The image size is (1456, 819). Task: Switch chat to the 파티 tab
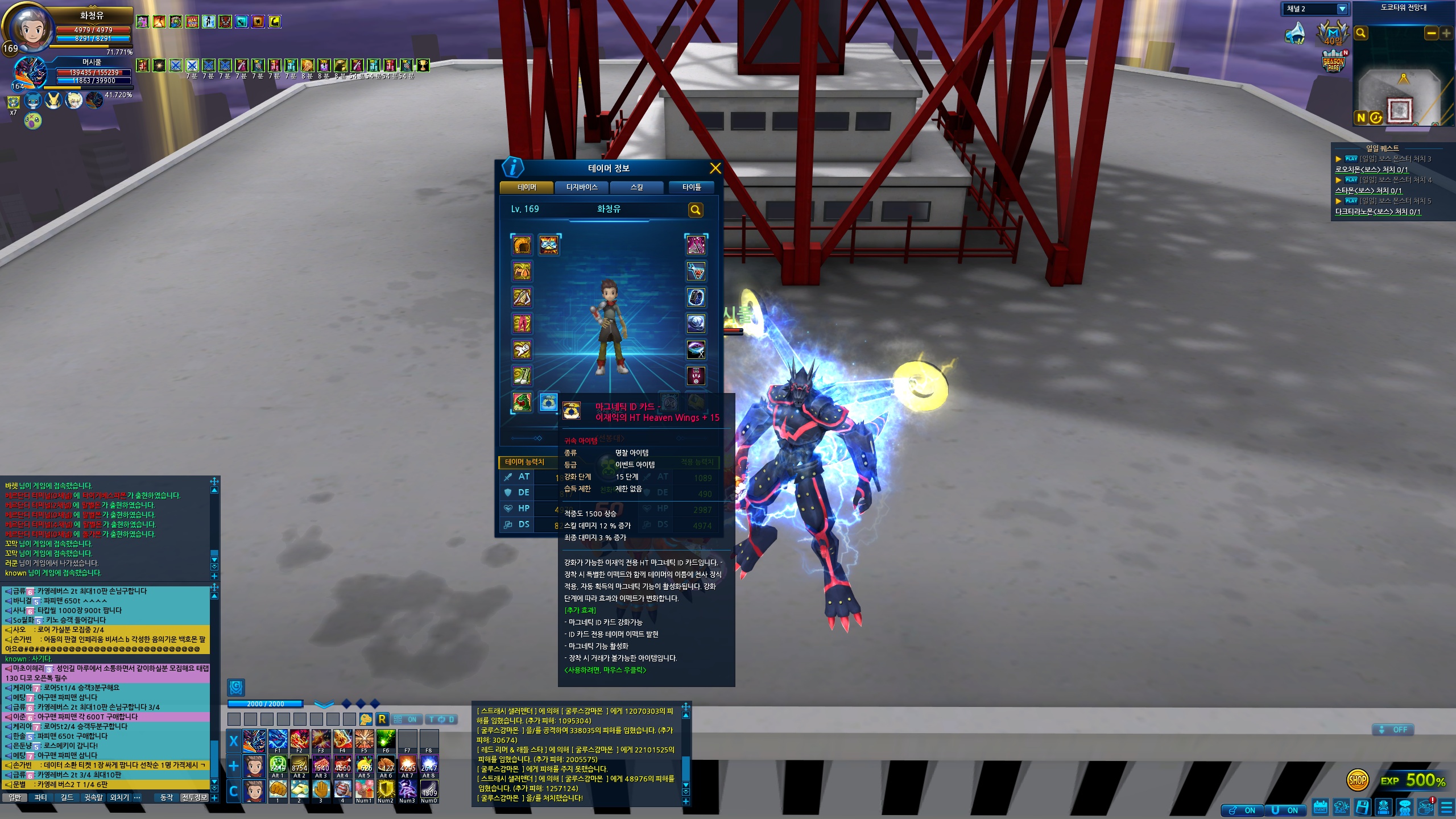click(41, 797)
